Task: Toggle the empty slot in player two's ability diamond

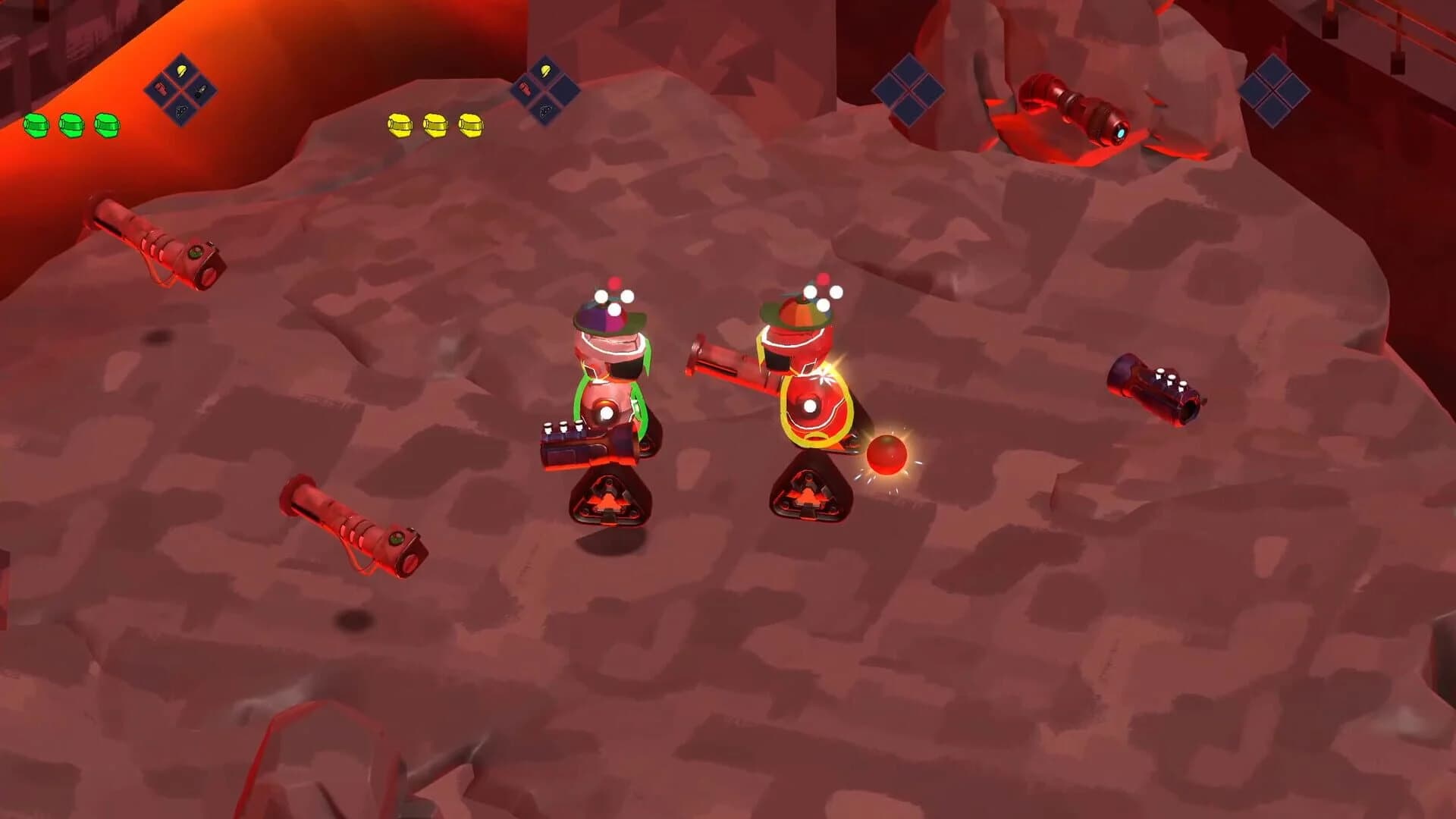Action: (x=566, y=89)
